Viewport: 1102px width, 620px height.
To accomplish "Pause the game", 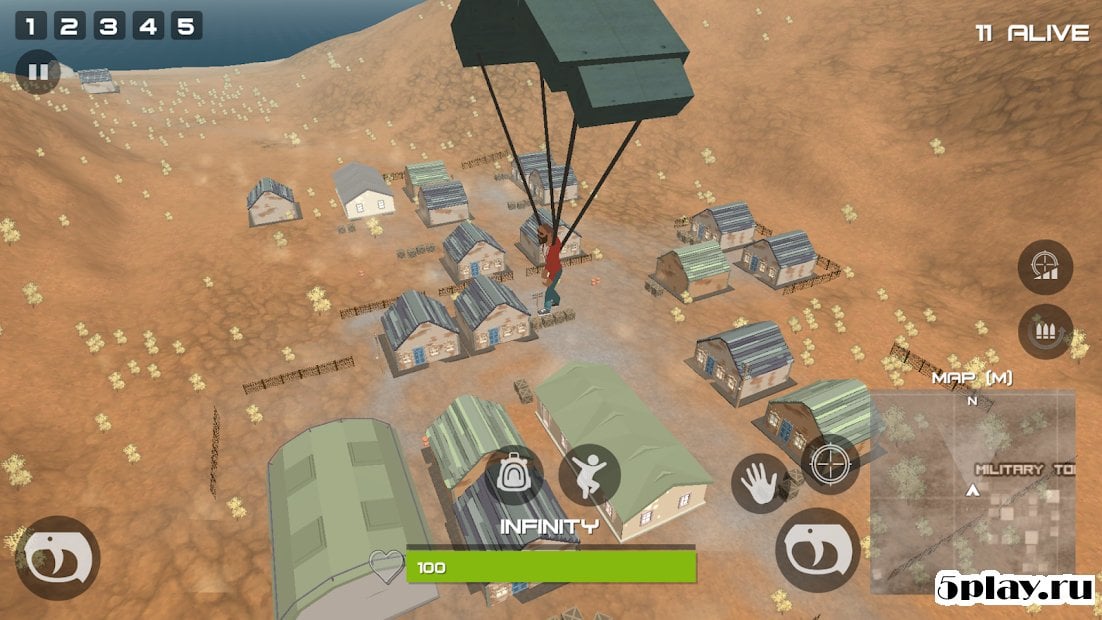I will pos(38,72).
